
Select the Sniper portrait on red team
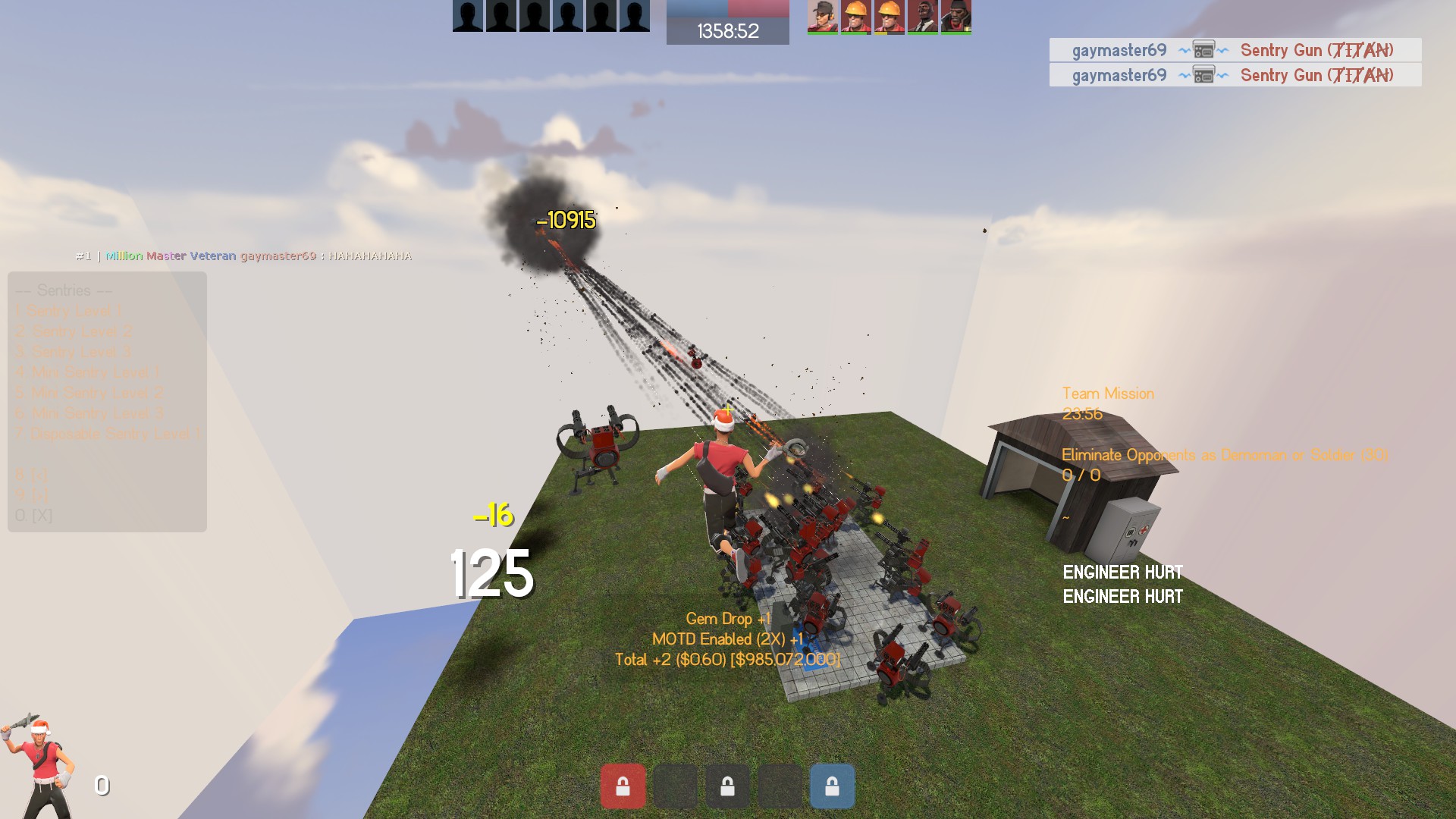(x=823, y=17)
